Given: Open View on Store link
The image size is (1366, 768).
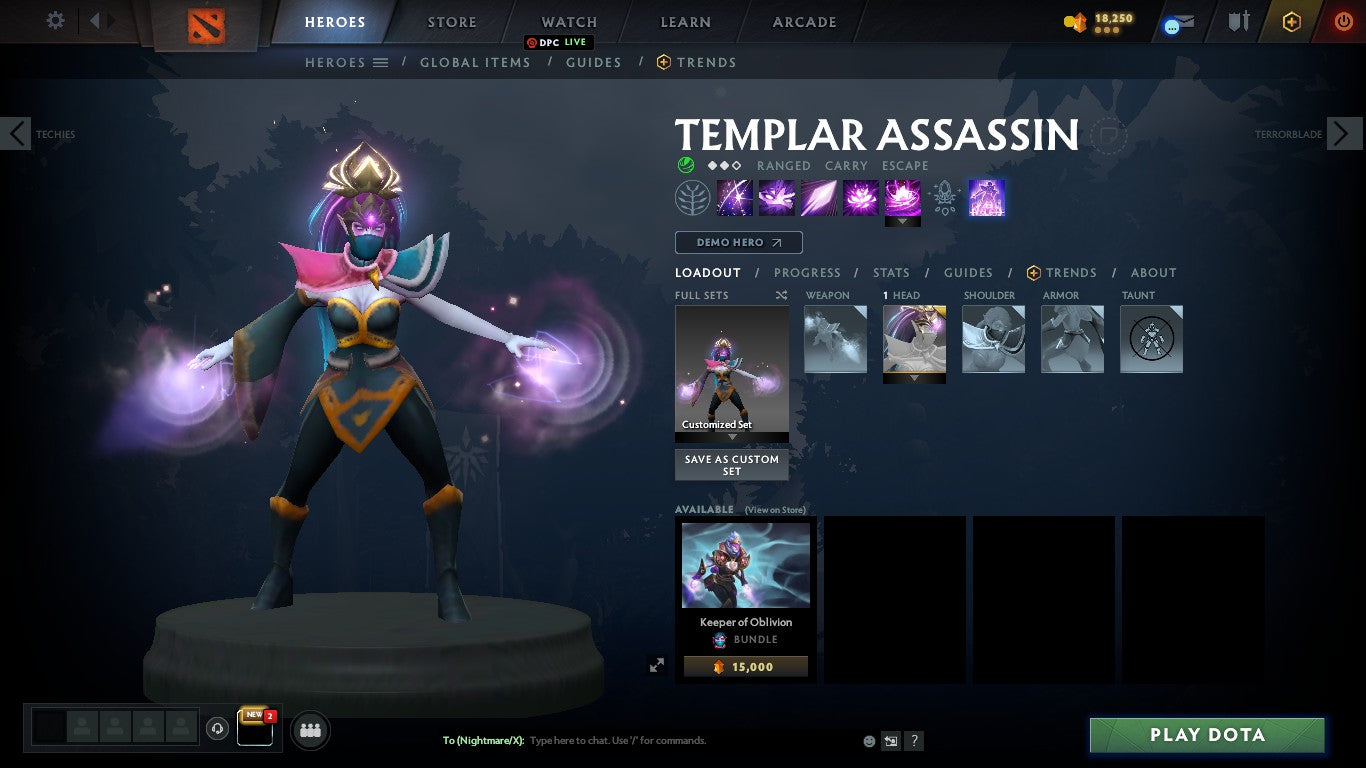Looking at the screenshot, I should click(x=775, y=509).
